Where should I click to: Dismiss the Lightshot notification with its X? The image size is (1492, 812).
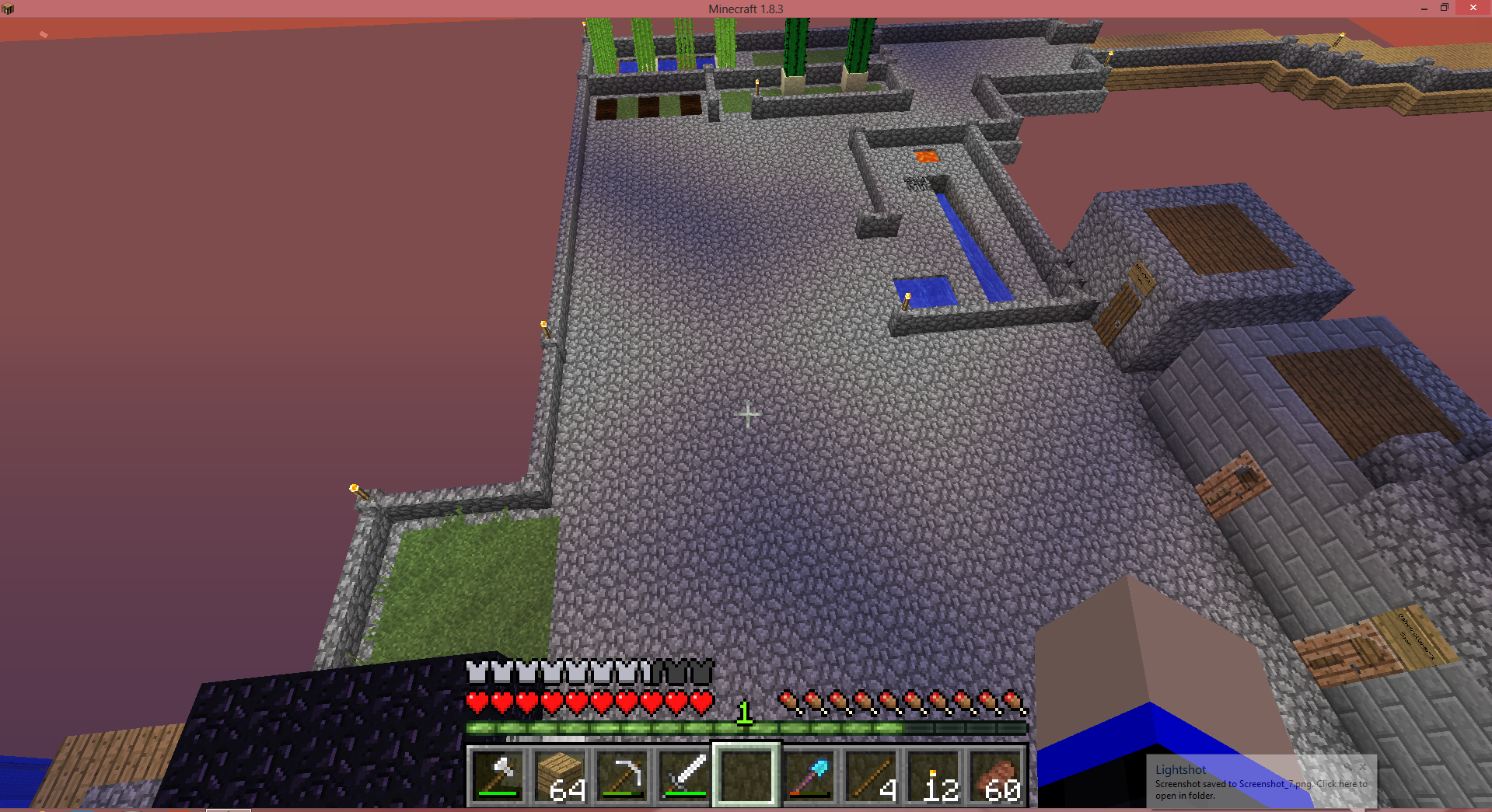click(1362, 767)
